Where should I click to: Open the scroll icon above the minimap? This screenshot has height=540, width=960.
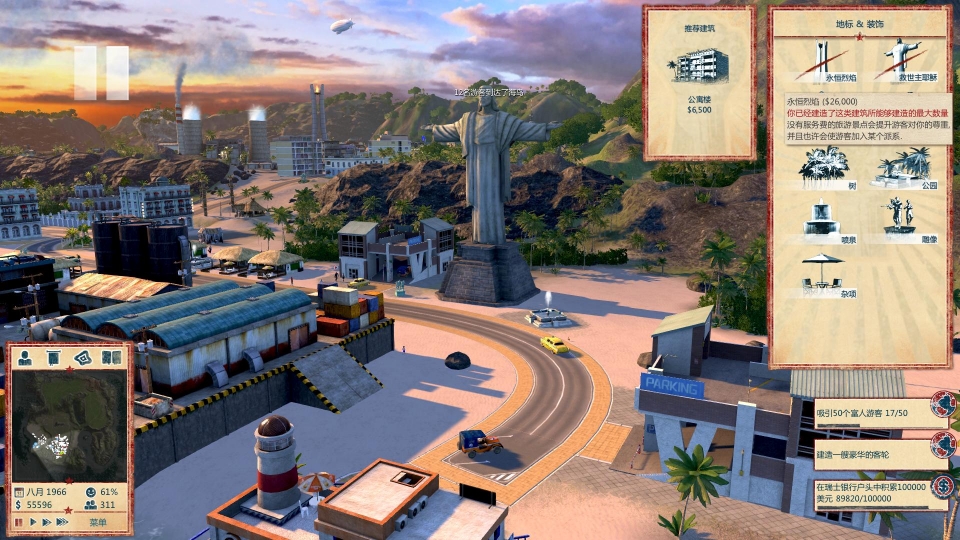click(54, 357)
